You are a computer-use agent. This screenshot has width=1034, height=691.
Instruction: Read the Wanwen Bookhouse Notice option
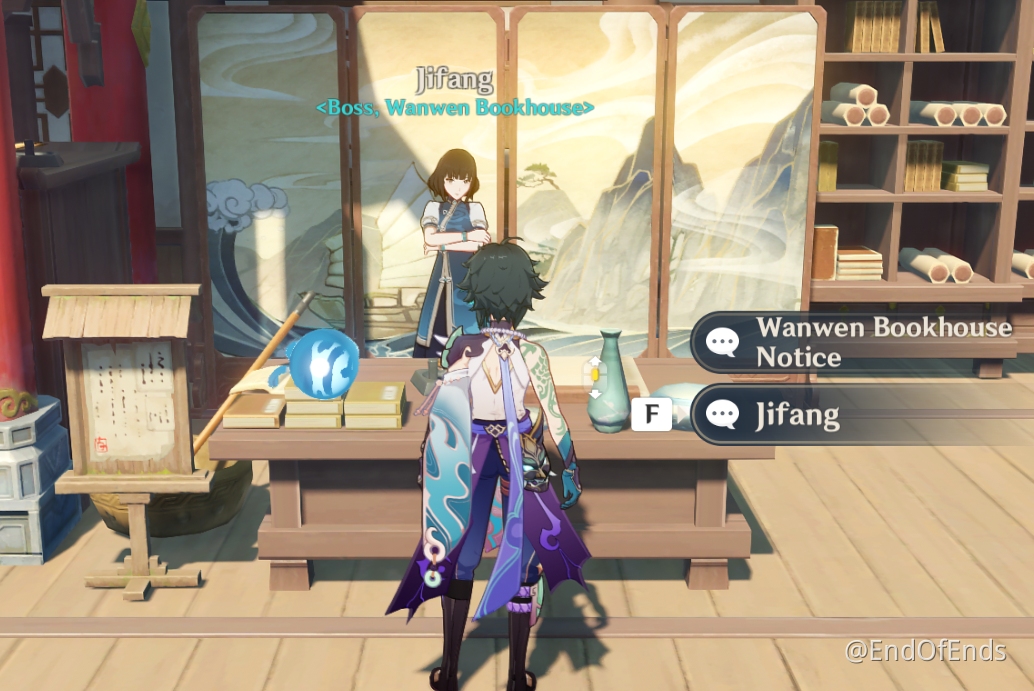point(860,342)
